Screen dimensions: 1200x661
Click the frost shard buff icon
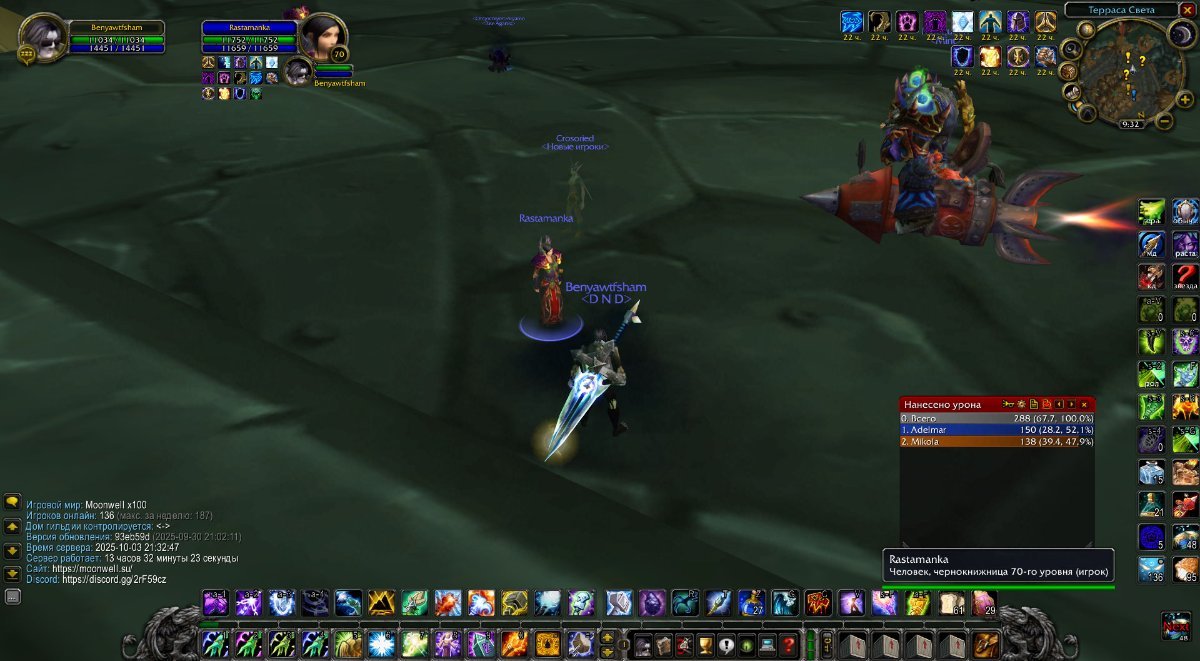point(962,22)
